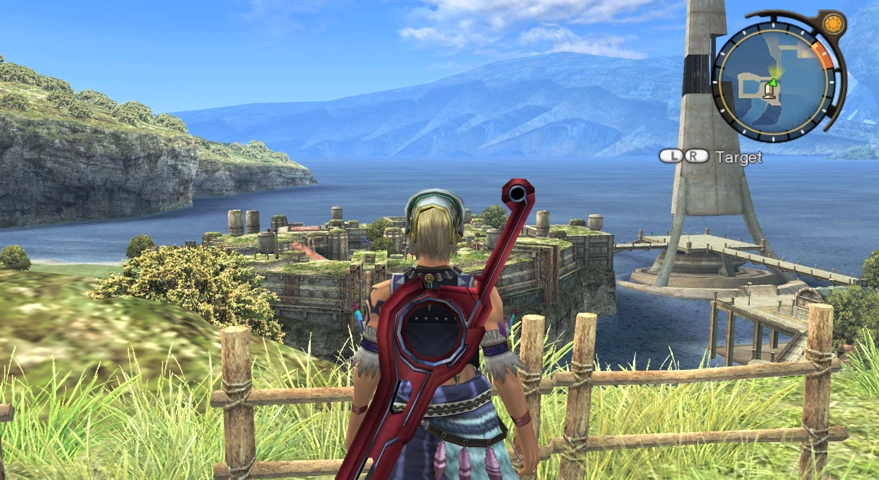The image size is (879, 480).
Task: Click the sun time-of-day icon
Action: (x=833, y=24)
